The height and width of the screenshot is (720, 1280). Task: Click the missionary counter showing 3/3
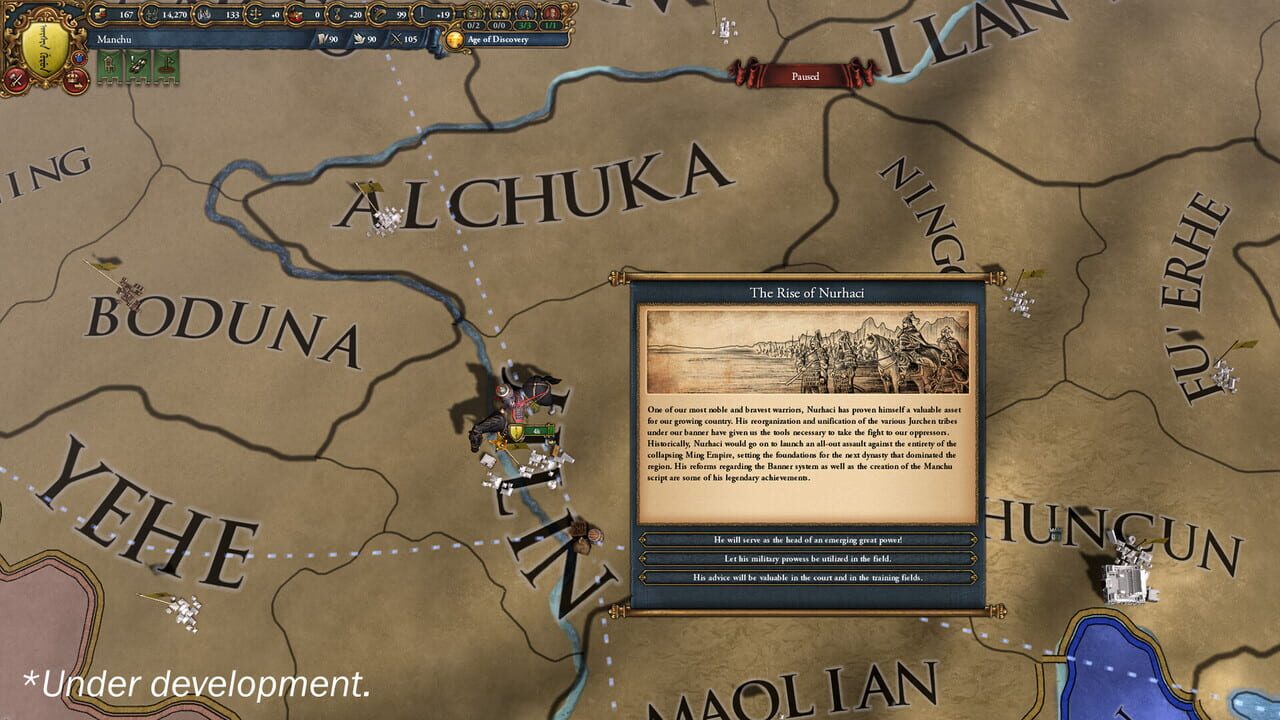tap(526, 24)
